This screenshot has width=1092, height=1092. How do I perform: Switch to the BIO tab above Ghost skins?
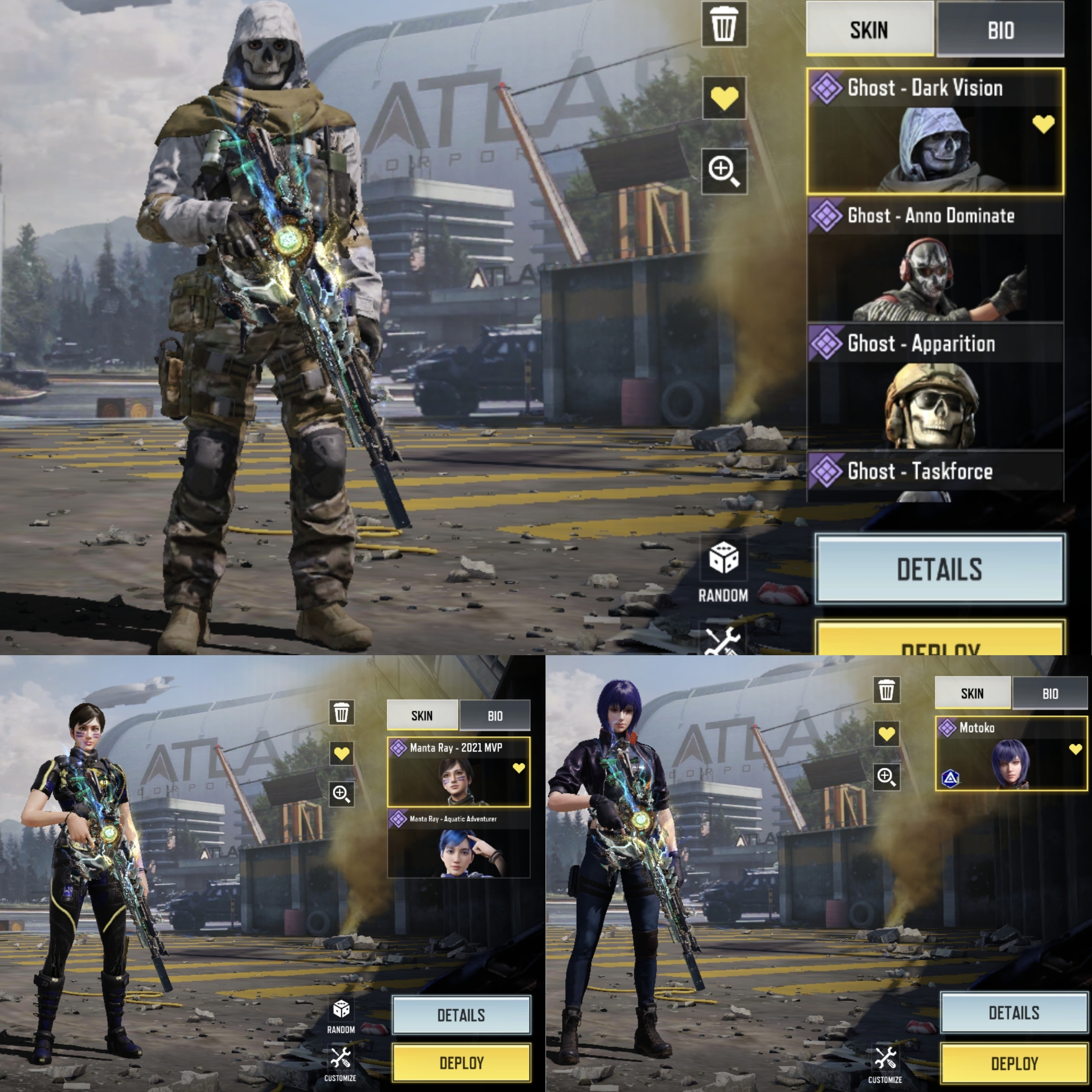coord(1000,29)
